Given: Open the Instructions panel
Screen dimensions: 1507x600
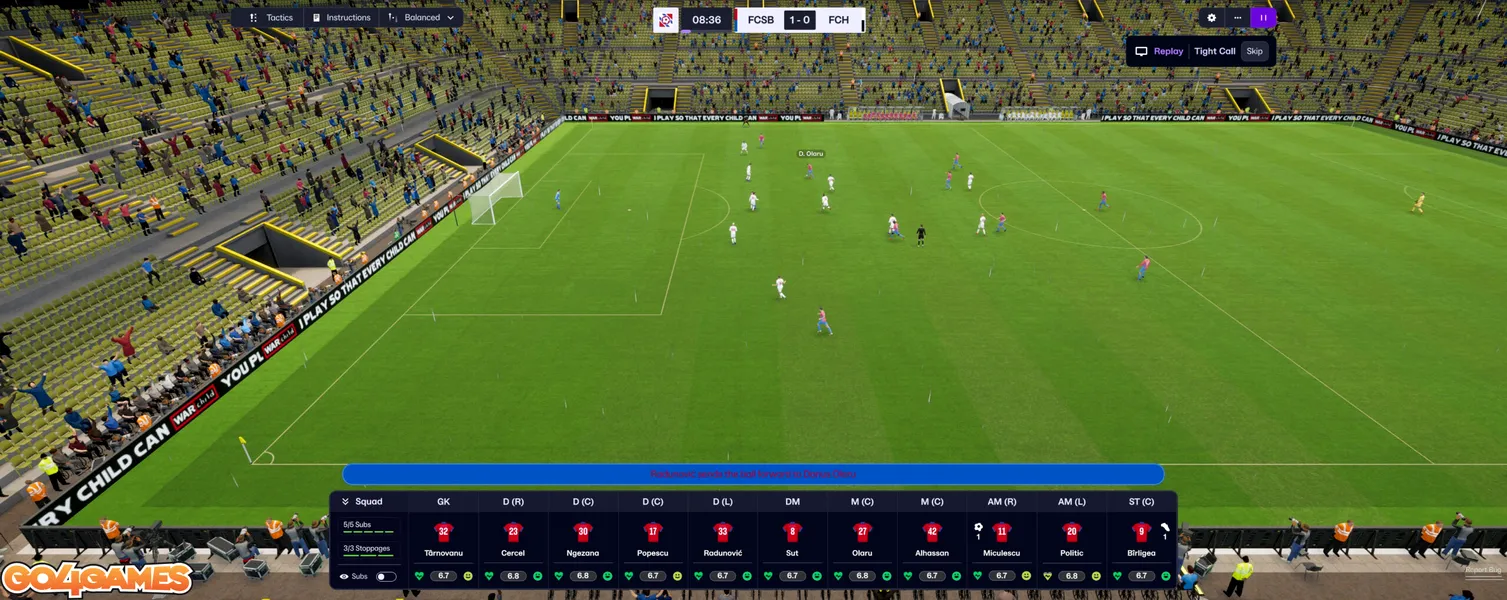Looking at the screenshot, I should point(341,18).
